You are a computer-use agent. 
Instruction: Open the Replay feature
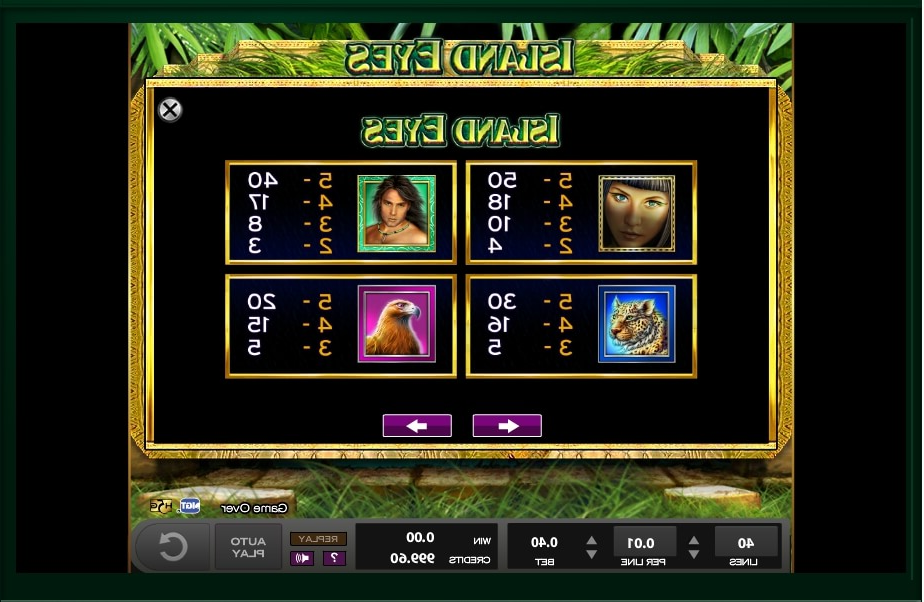pos(319,539)
